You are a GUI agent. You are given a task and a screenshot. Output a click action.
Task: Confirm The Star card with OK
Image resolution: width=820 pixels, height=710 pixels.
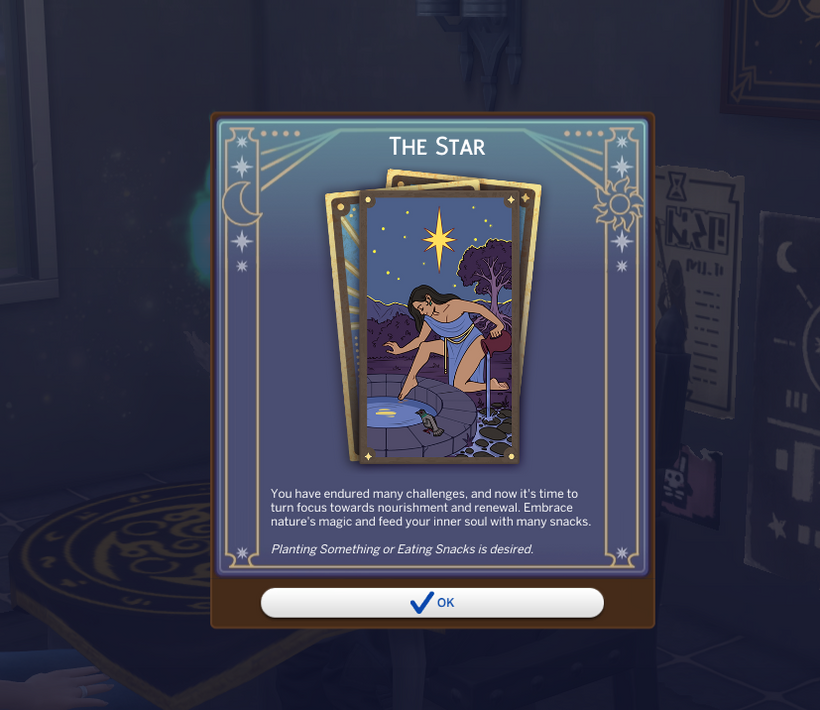[432, 602]
